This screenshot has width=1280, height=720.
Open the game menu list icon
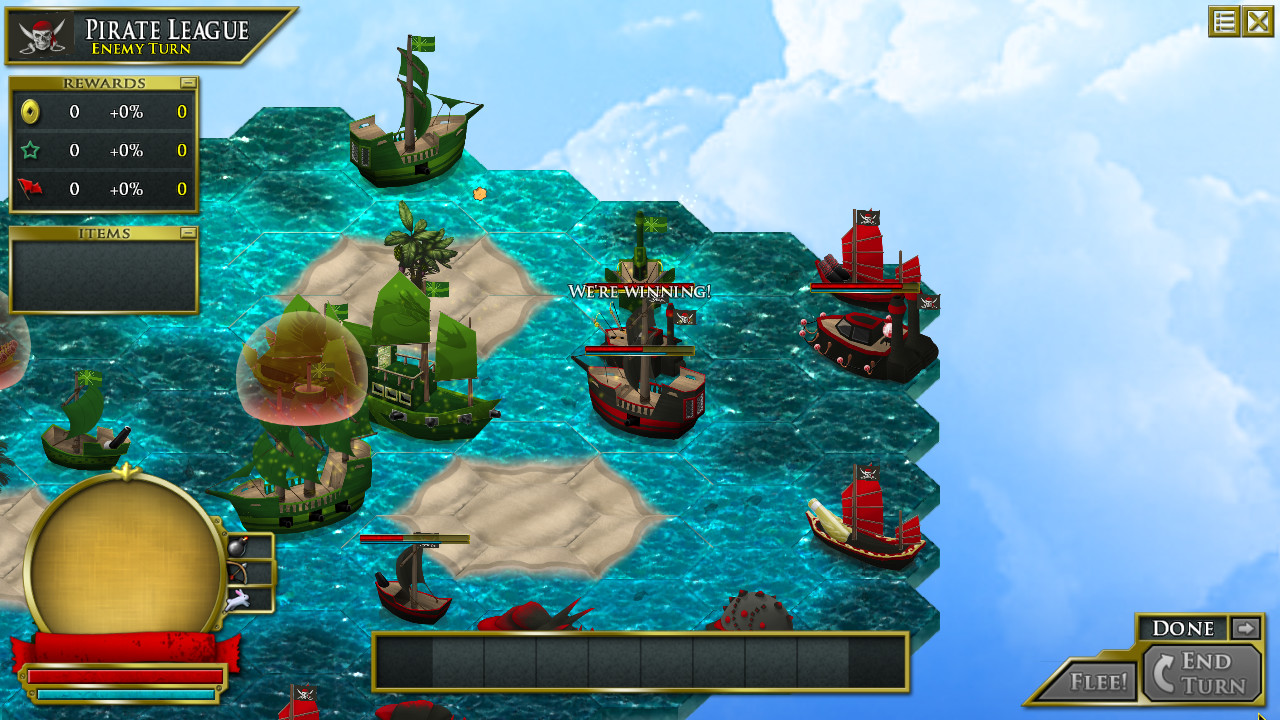(x=1222, y=21)
